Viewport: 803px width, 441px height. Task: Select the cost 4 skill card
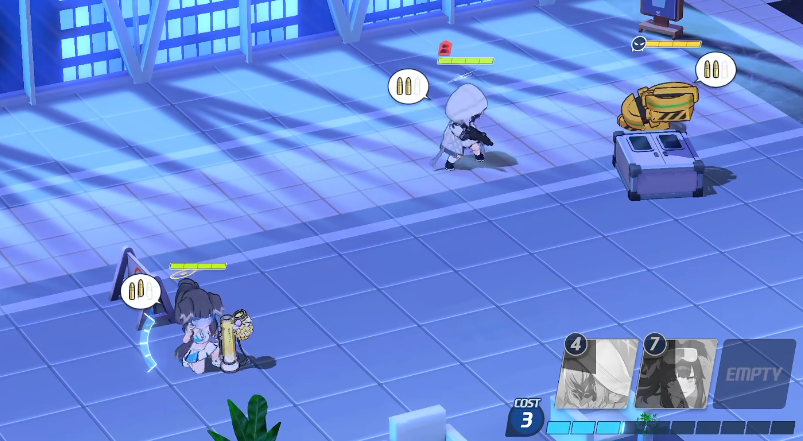(x=598, y=374)
